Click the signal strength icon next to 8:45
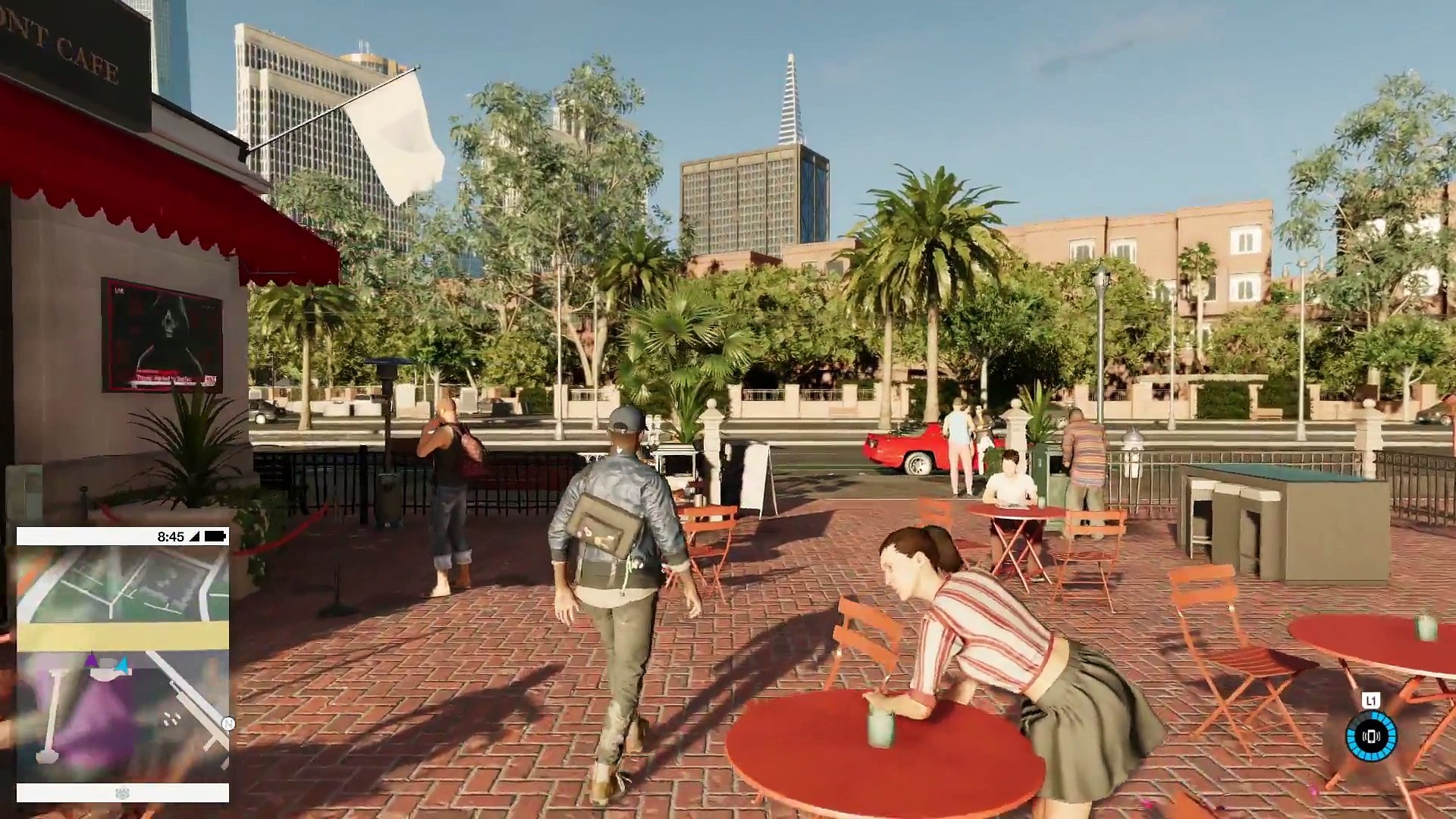This screenshot has width=1456, height=819. 195,535
